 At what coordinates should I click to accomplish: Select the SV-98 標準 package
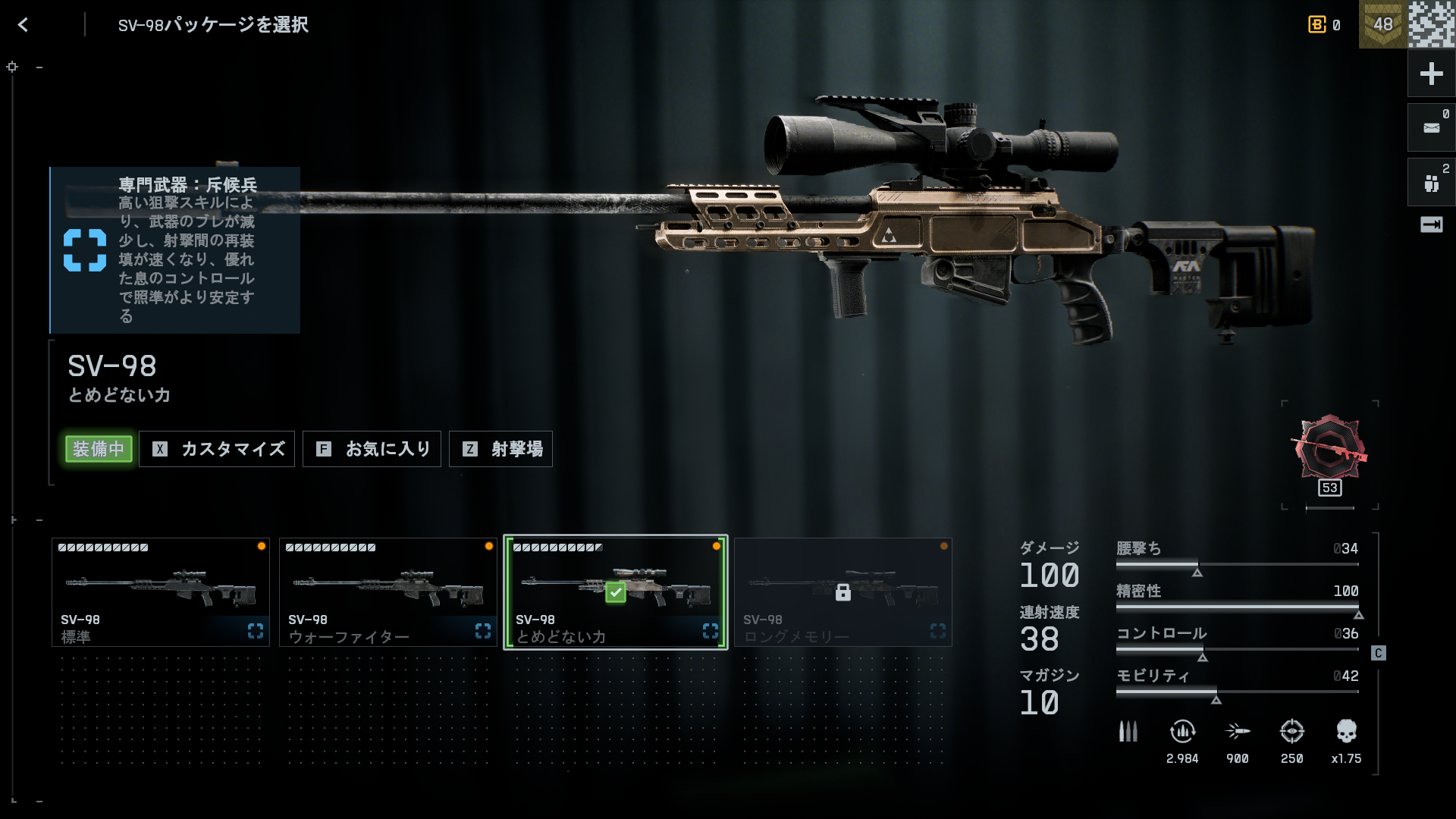coord(161,592)
